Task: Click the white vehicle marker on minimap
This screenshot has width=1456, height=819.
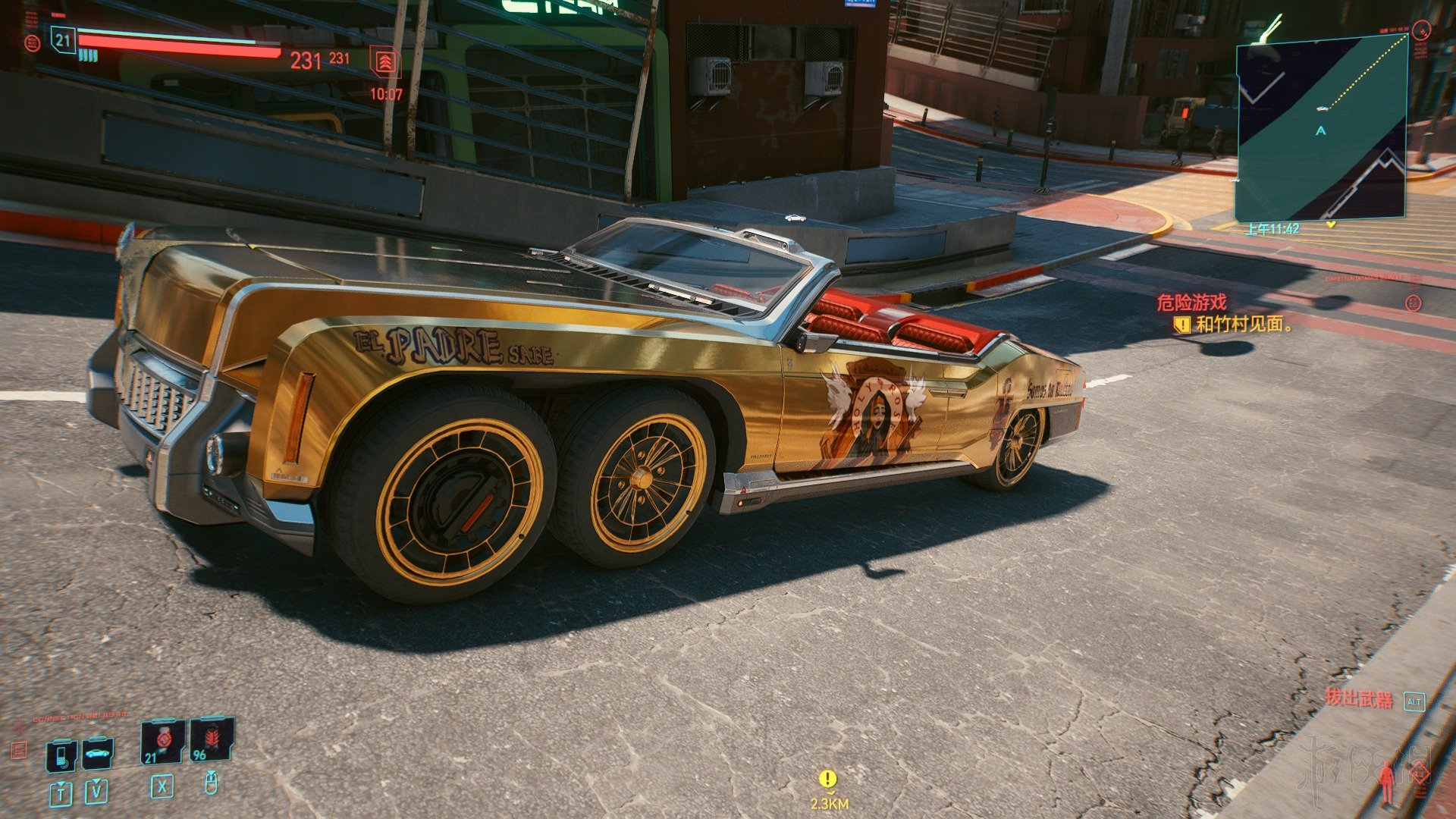Action: 1322,108
